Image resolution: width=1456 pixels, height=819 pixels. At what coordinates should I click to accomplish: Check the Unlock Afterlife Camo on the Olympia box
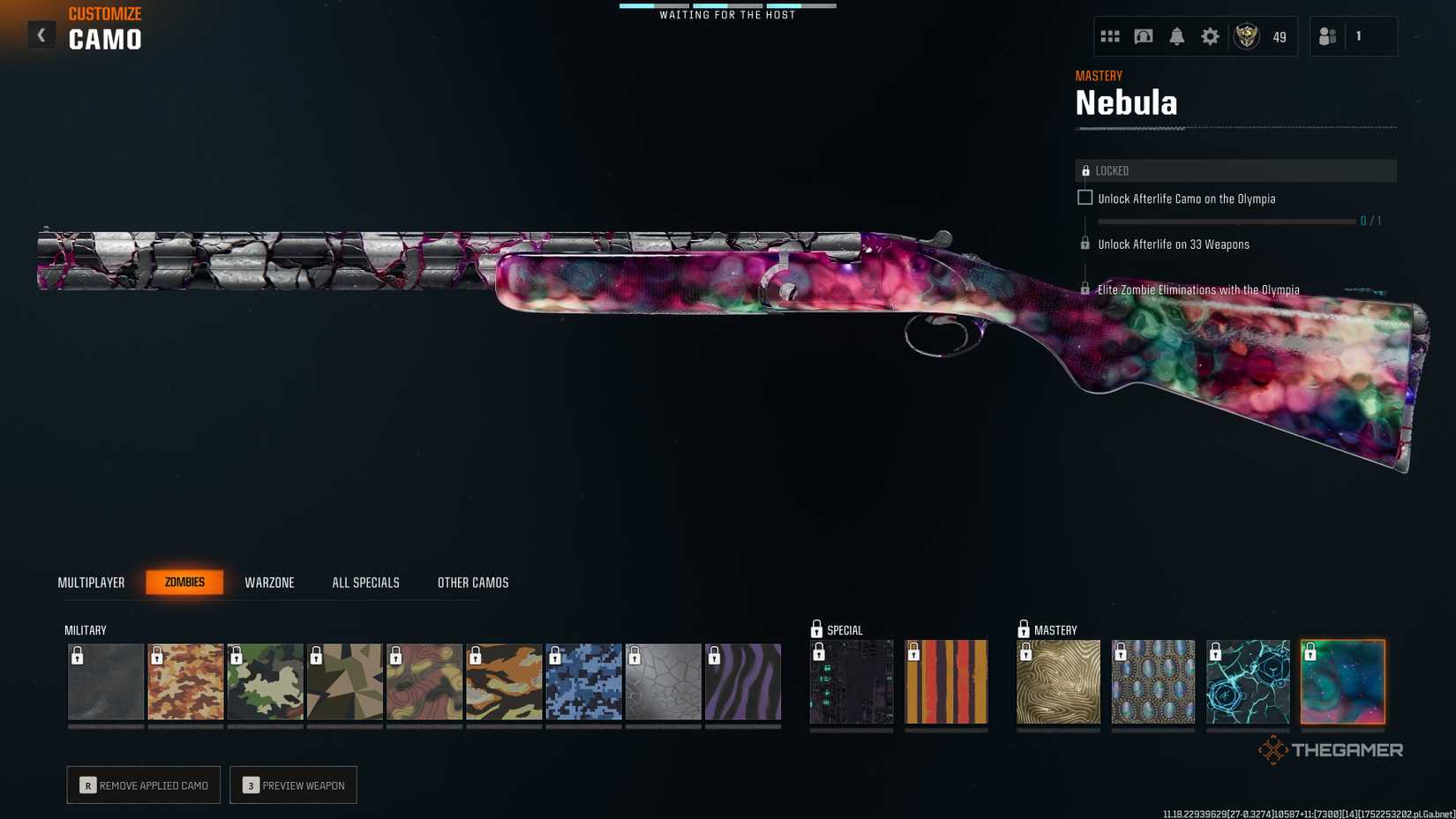pos(1084,198)
